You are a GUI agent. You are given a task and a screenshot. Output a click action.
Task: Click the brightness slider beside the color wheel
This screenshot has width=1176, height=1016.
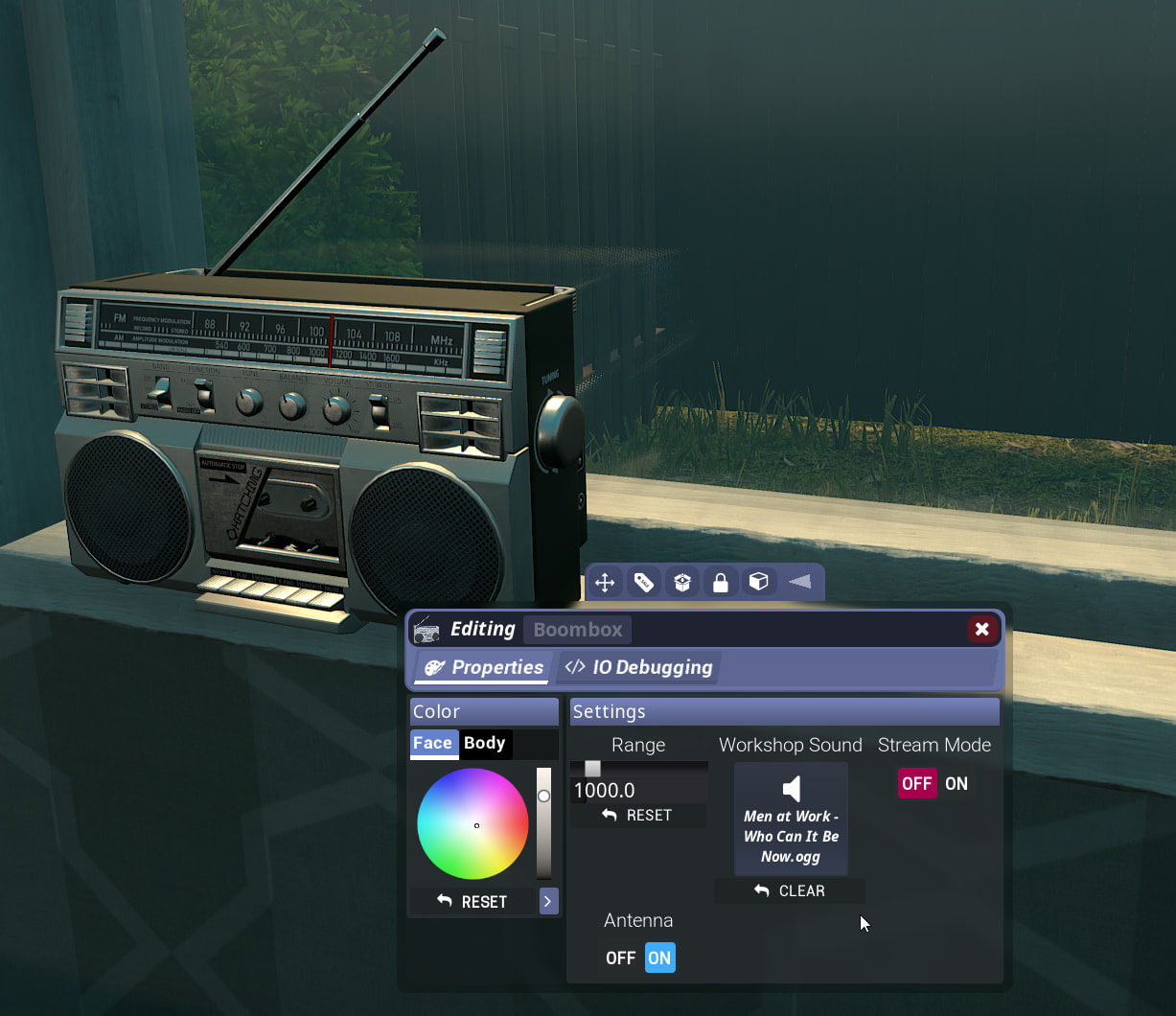tap(543, 822)
